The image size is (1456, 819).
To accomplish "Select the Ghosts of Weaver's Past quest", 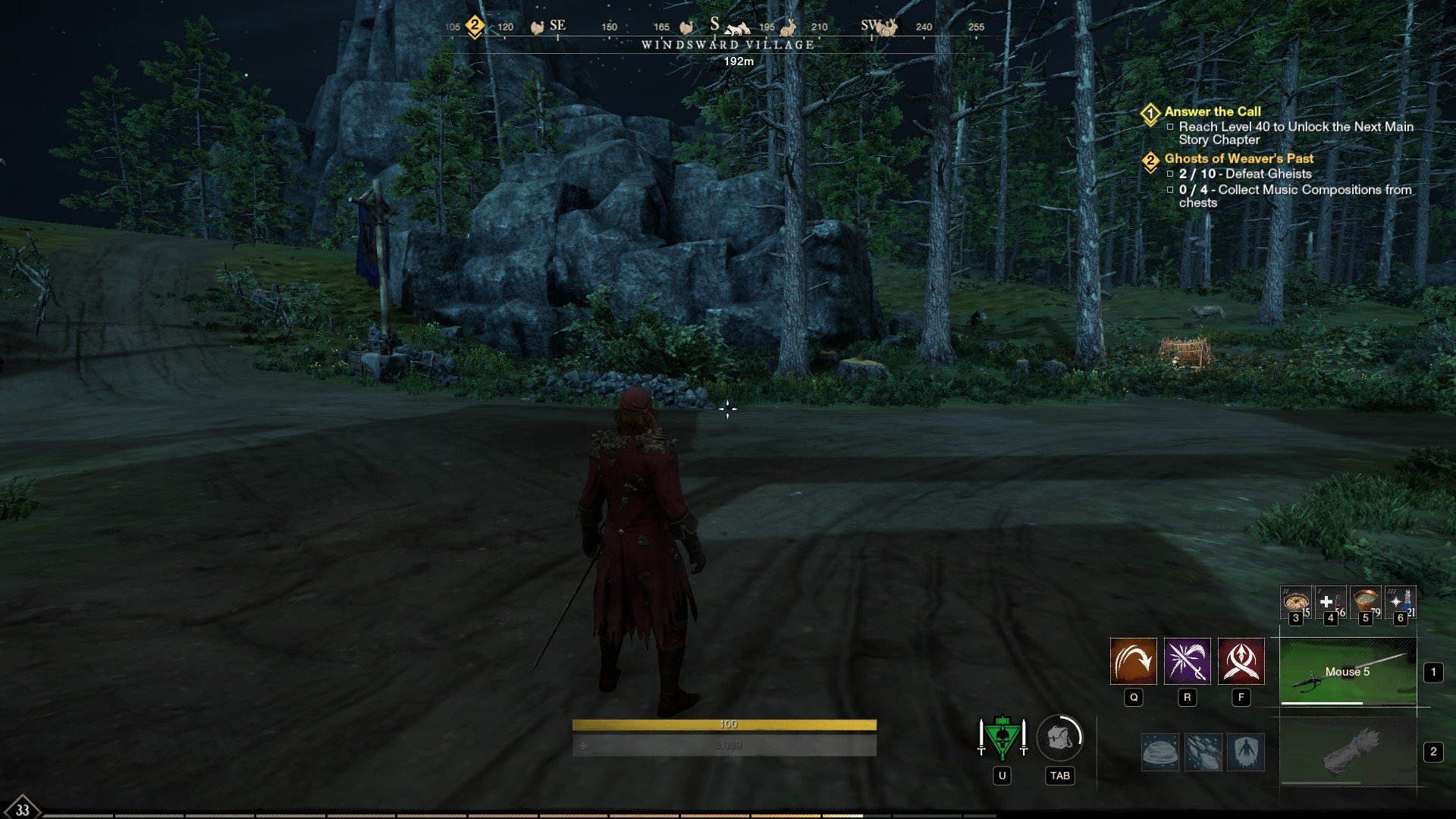I will [x=1238, y=158].
